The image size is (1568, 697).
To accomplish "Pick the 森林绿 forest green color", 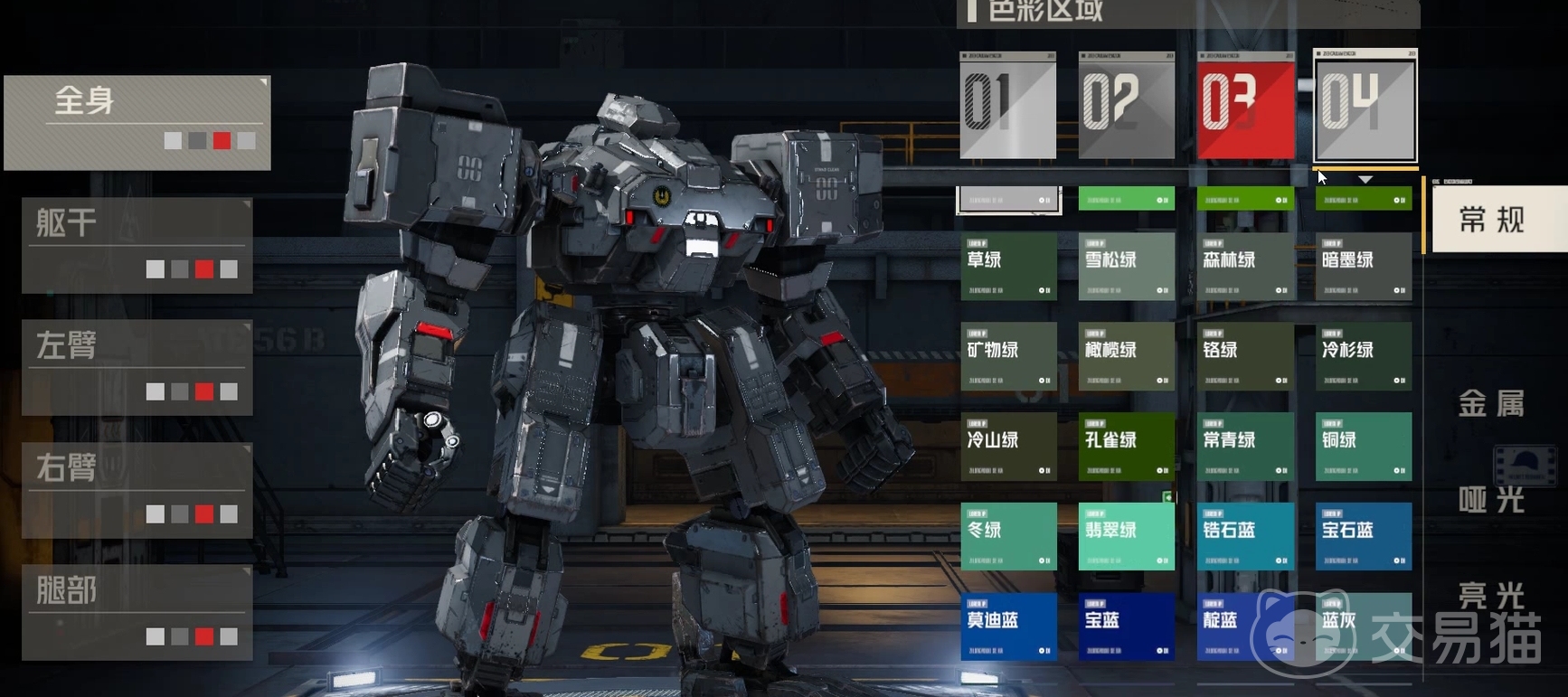I will (x=1245, y=267).
